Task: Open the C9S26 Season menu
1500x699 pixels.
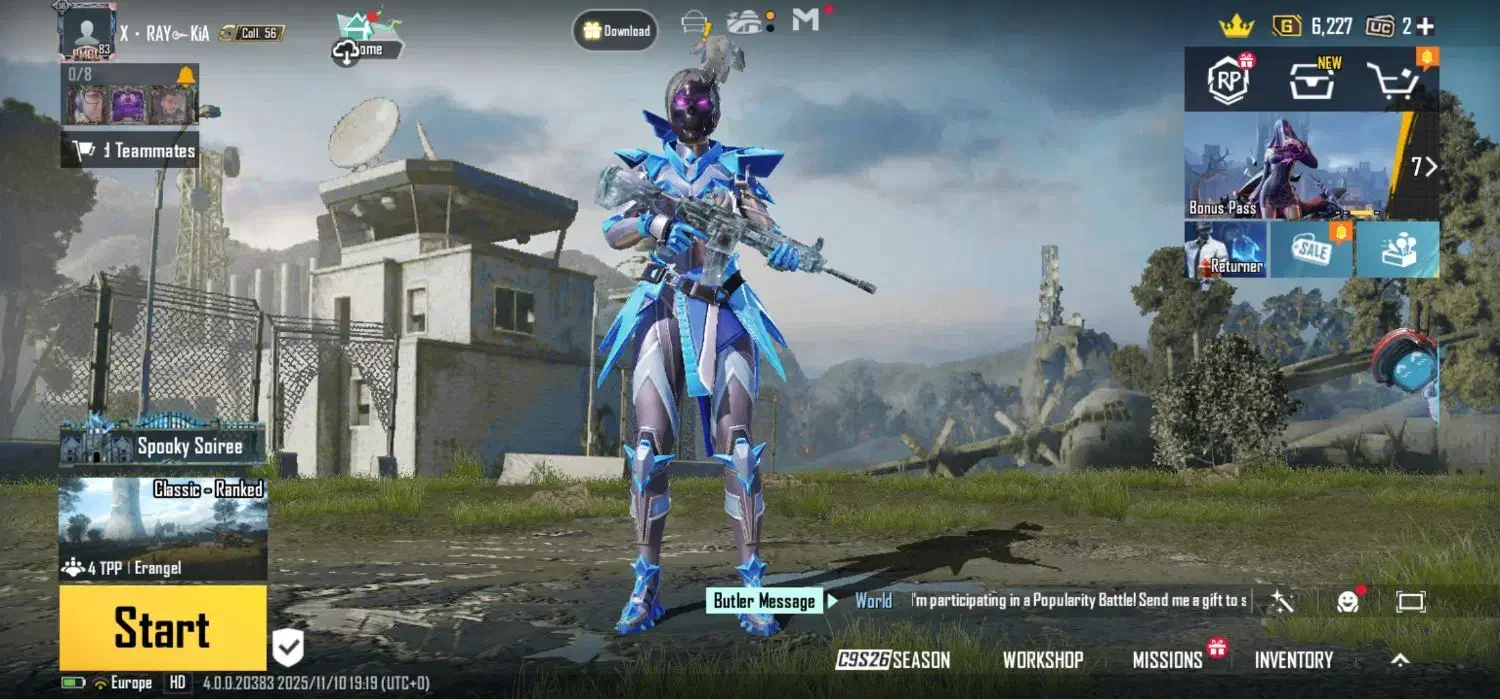Action: [x=893, y=660]
